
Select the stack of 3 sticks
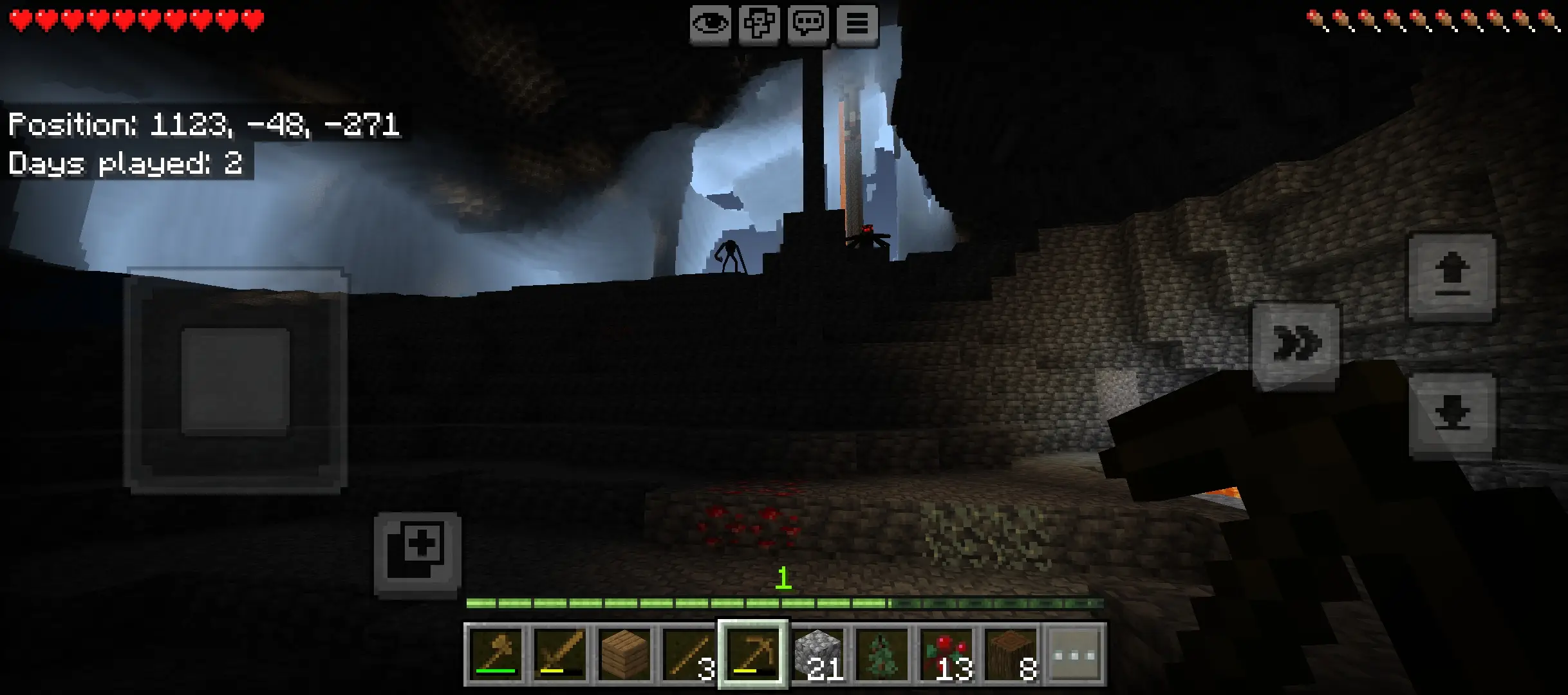[689, 654]
